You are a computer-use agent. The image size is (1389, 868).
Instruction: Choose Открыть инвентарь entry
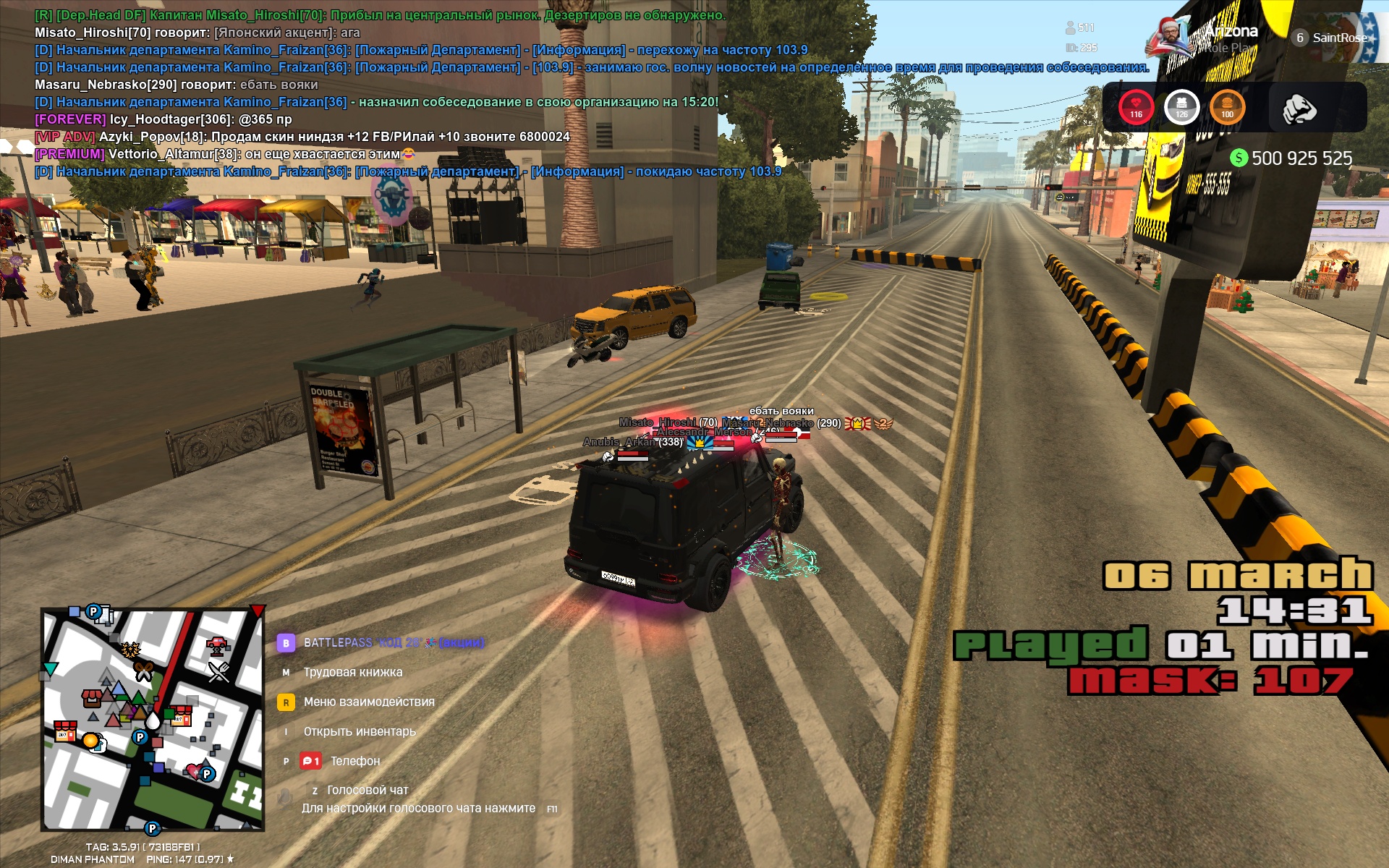click(359, 731)
